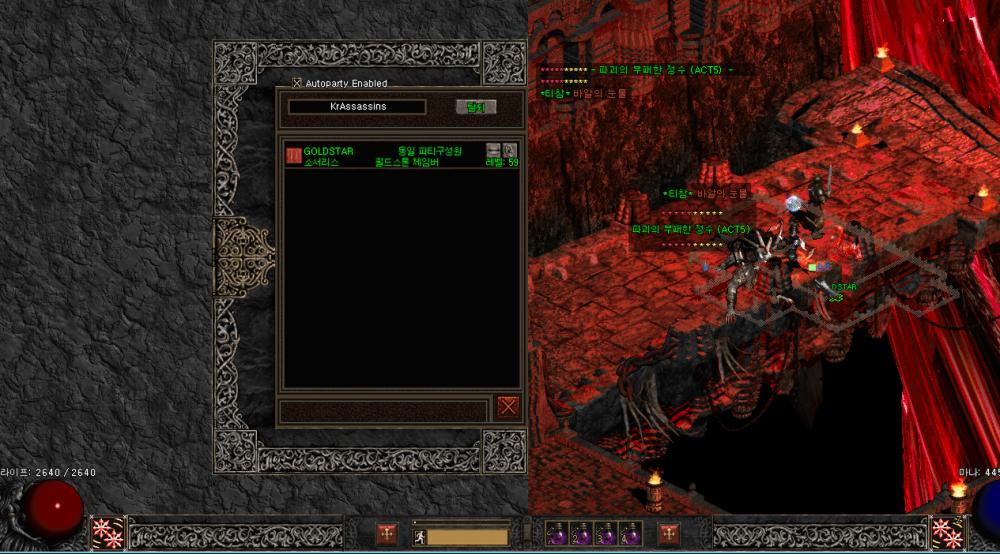Select the KrAssassins party name field
Screen dimensions: 1000x554
click(x=357, y=107)
